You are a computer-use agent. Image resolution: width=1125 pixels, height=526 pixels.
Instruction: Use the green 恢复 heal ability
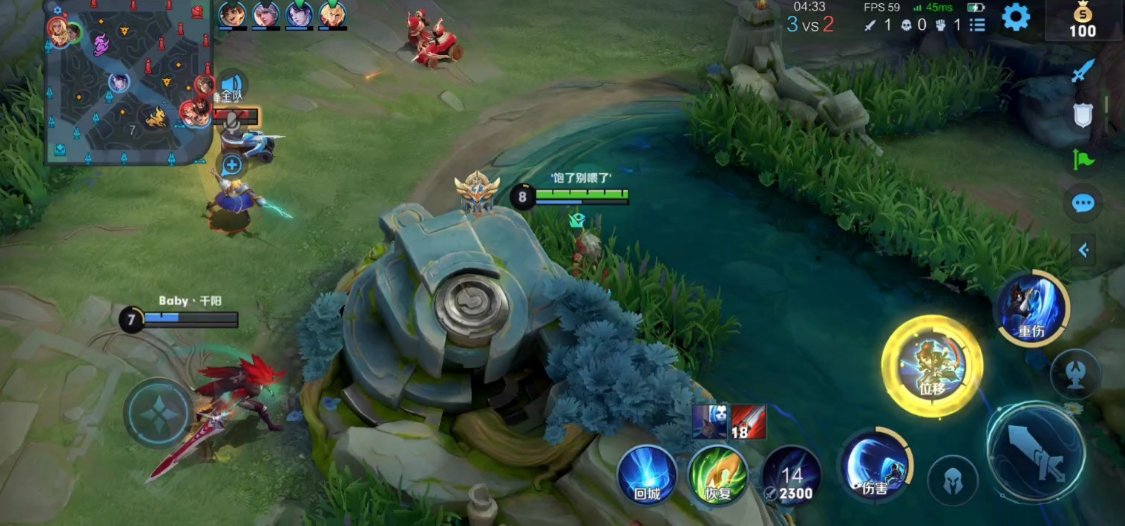point(718,474)
